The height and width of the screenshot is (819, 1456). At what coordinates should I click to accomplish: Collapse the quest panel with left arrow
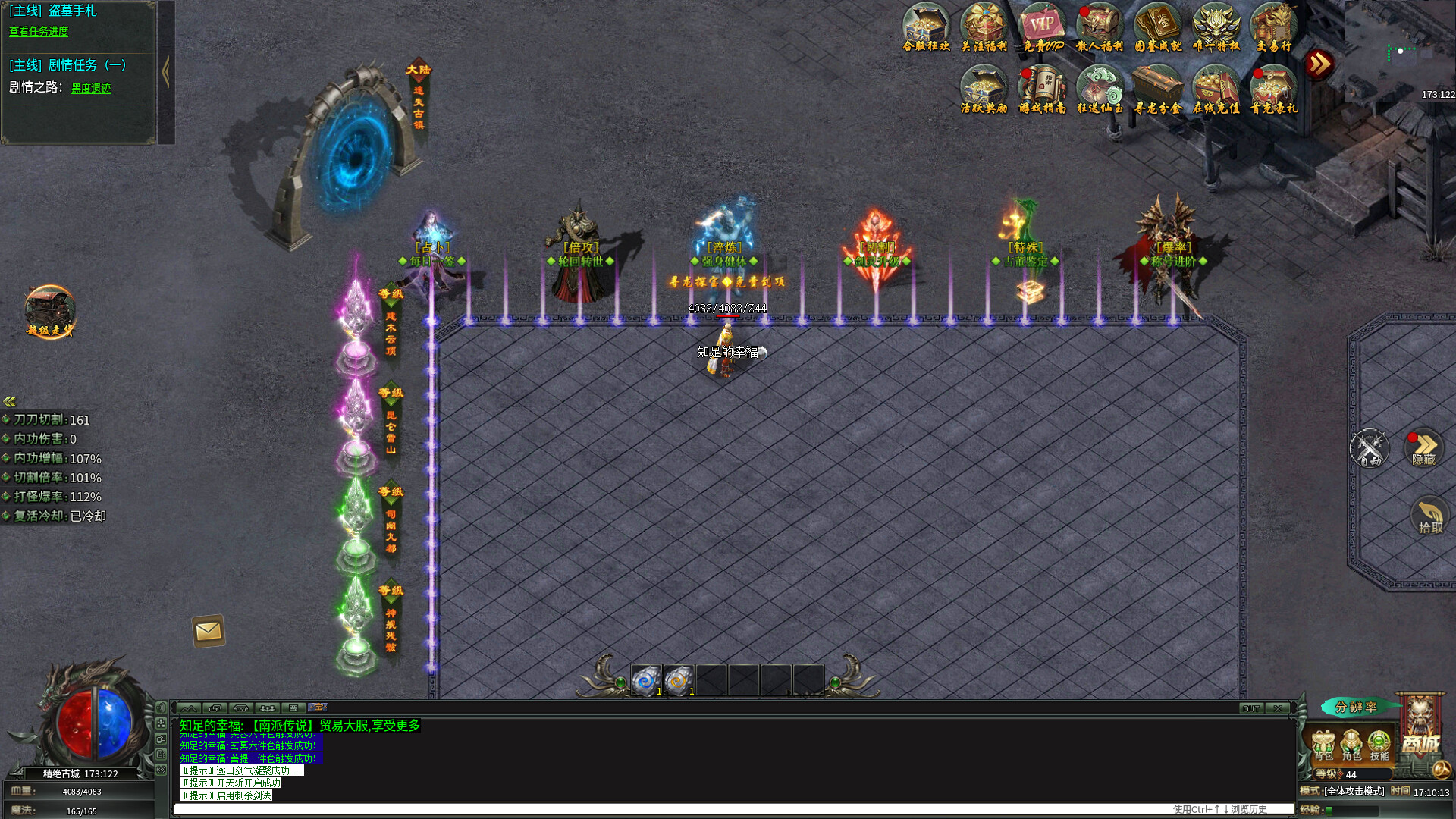coord(165,70)
